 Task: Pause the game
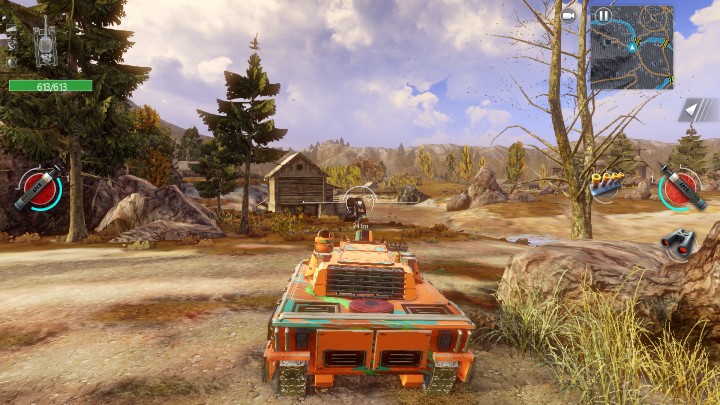click(603, 16)
